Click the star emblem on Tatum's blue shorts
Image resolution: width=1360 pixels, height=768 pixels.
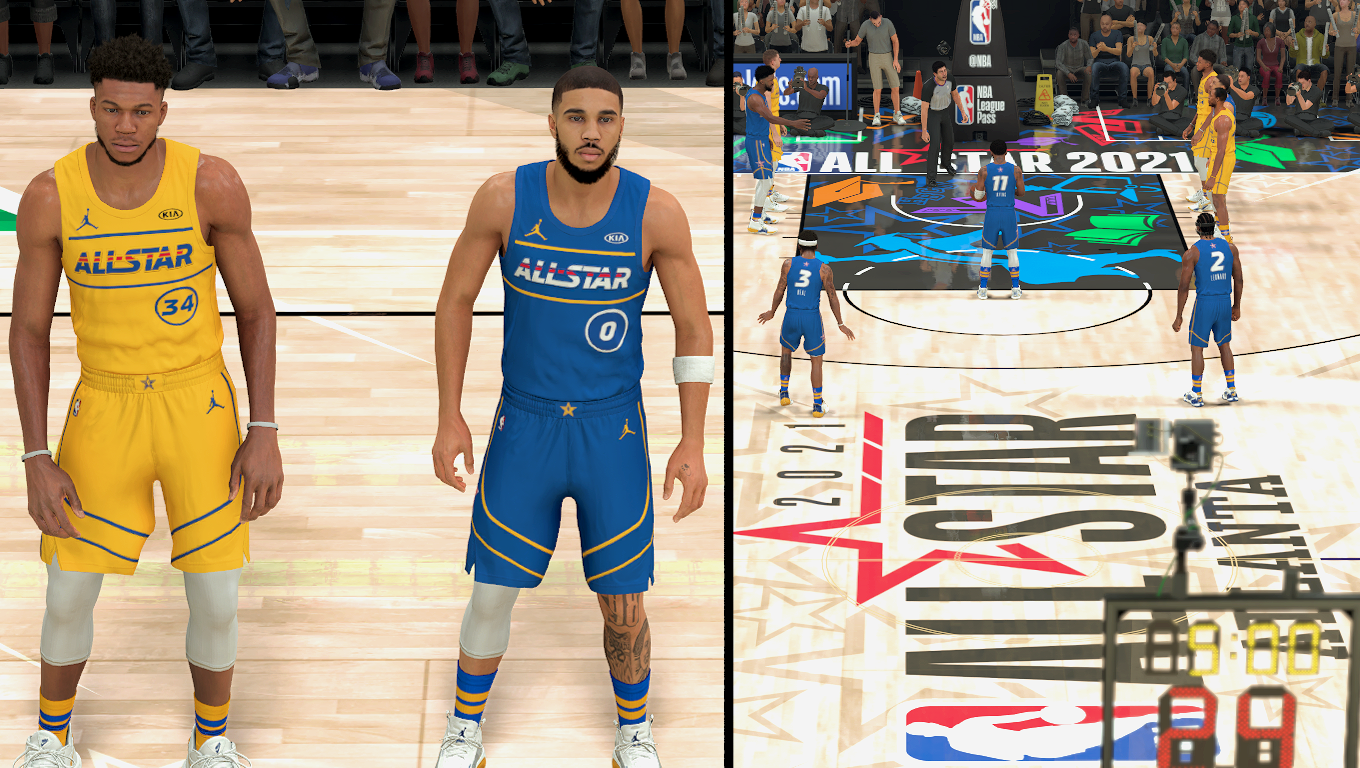[569, 408]
